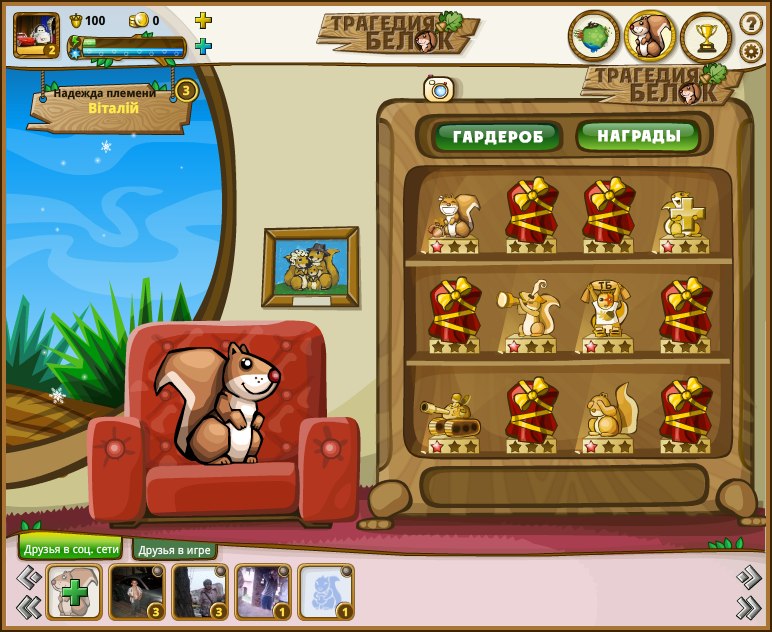Open the green planet map button
Screen dimensions: 772x632
click(594, 37)
